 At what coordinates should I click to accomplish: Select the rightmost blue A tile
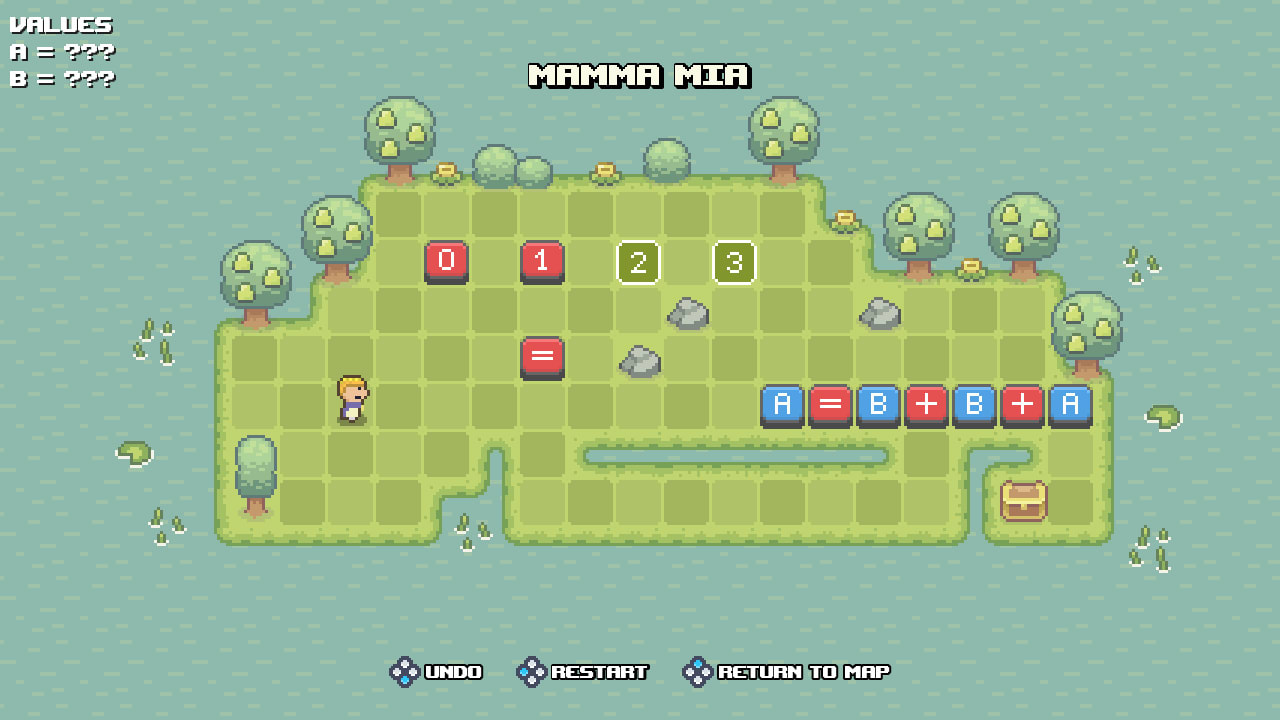coord(1071,405)
